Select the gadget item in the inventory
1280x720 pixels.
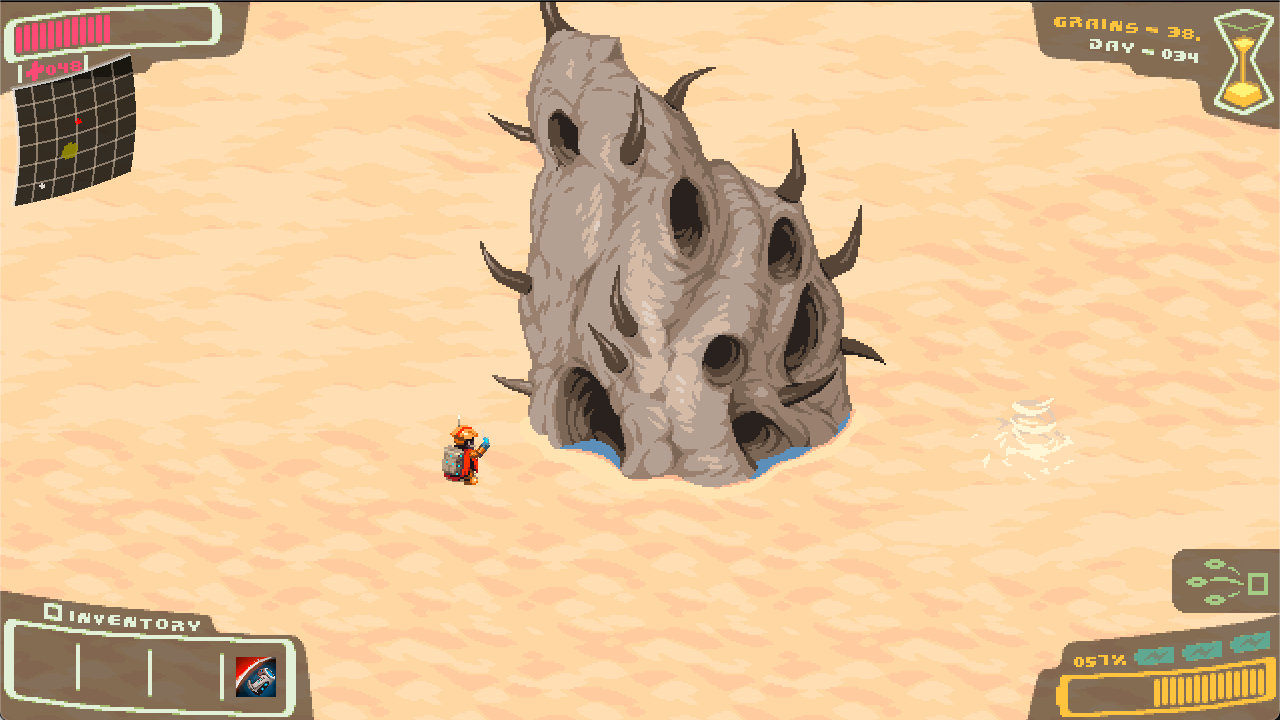[x=255, y=677]
